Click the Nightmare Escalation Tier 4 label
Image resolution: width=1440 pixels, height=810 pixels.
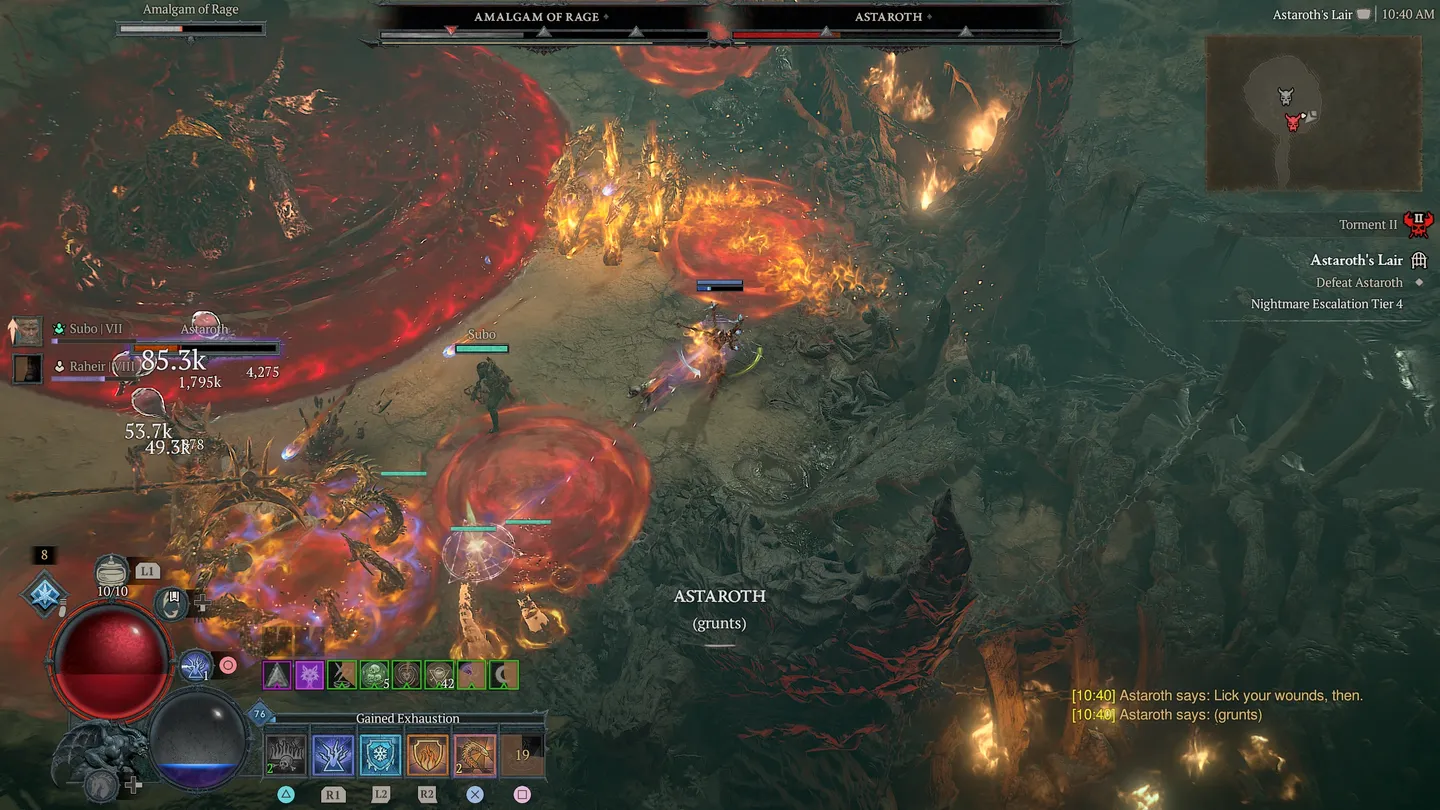(x=1327, y=303)
